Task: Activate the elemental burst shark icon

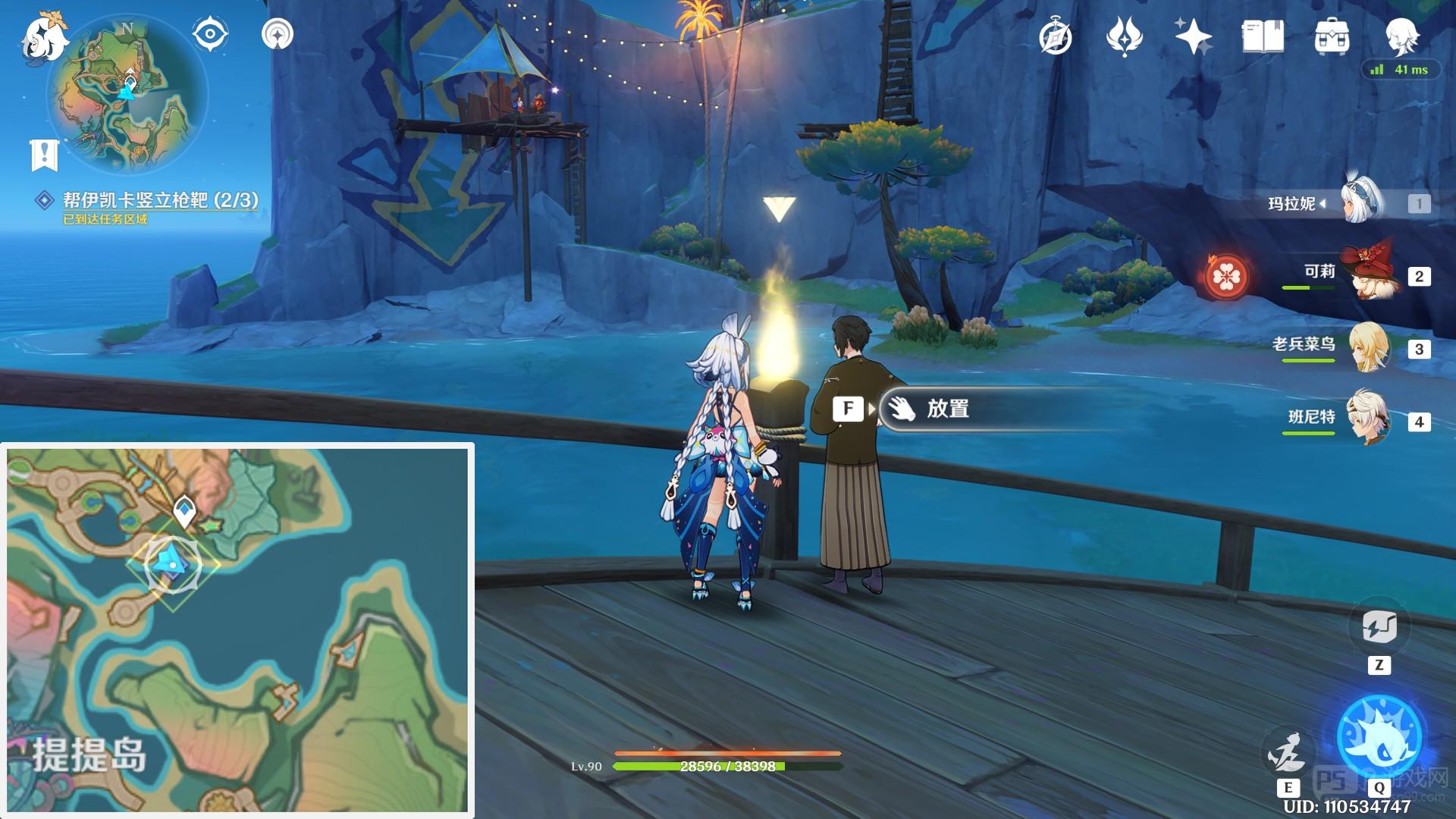Action: [x=1379, y=737]
